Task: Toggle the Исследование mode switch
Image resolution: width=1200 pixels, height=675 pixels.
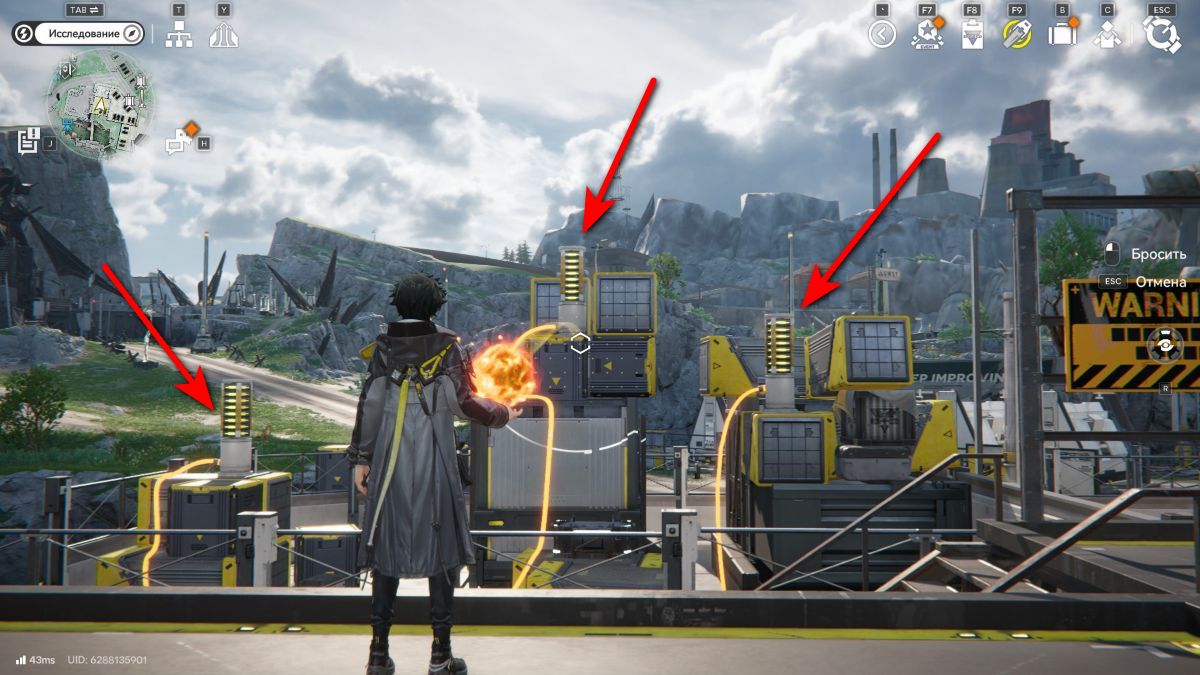Action: pos(80,33)
